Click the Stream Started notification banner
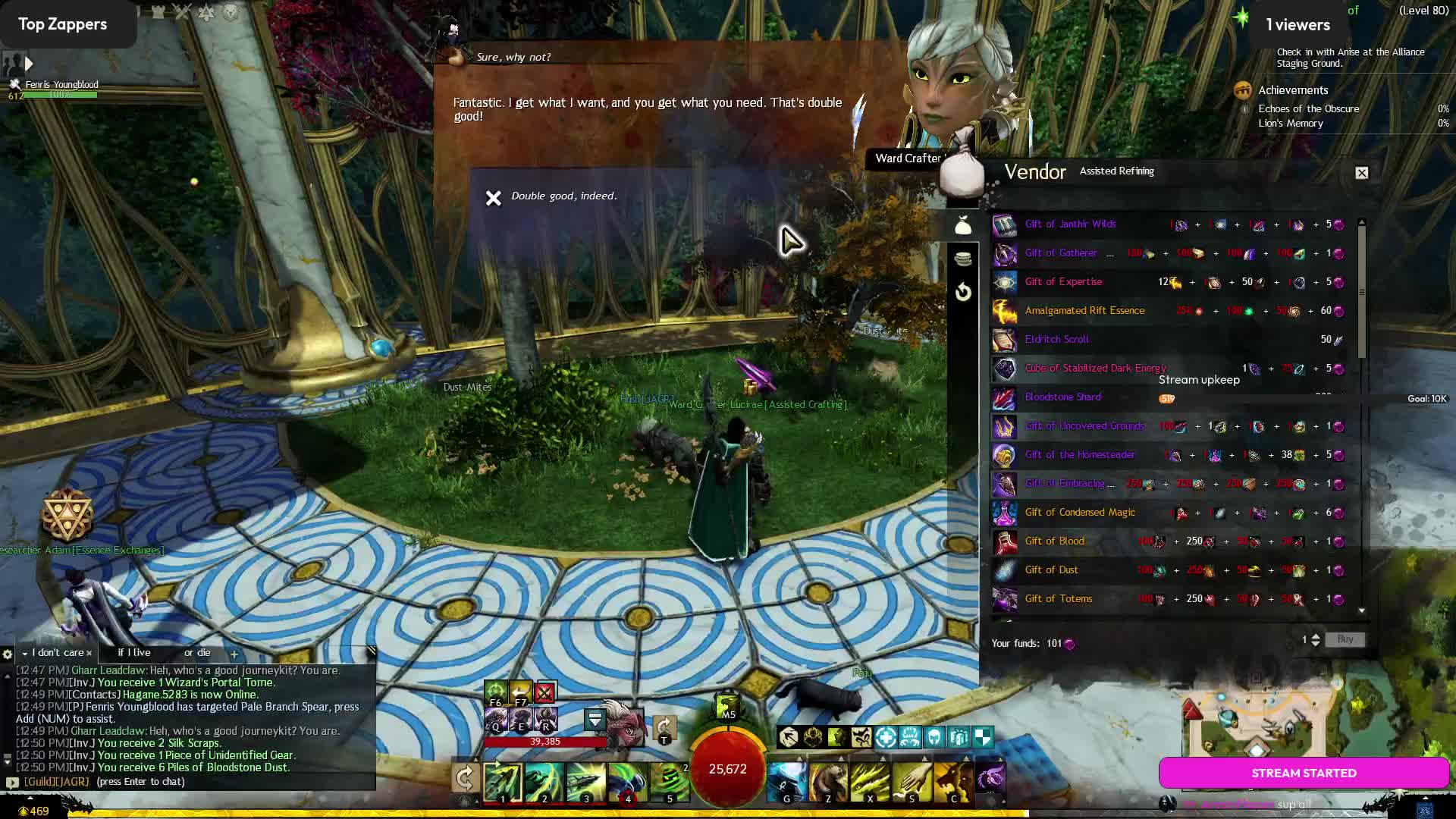Screen dimensions: 1456x819 (1304, 773)
